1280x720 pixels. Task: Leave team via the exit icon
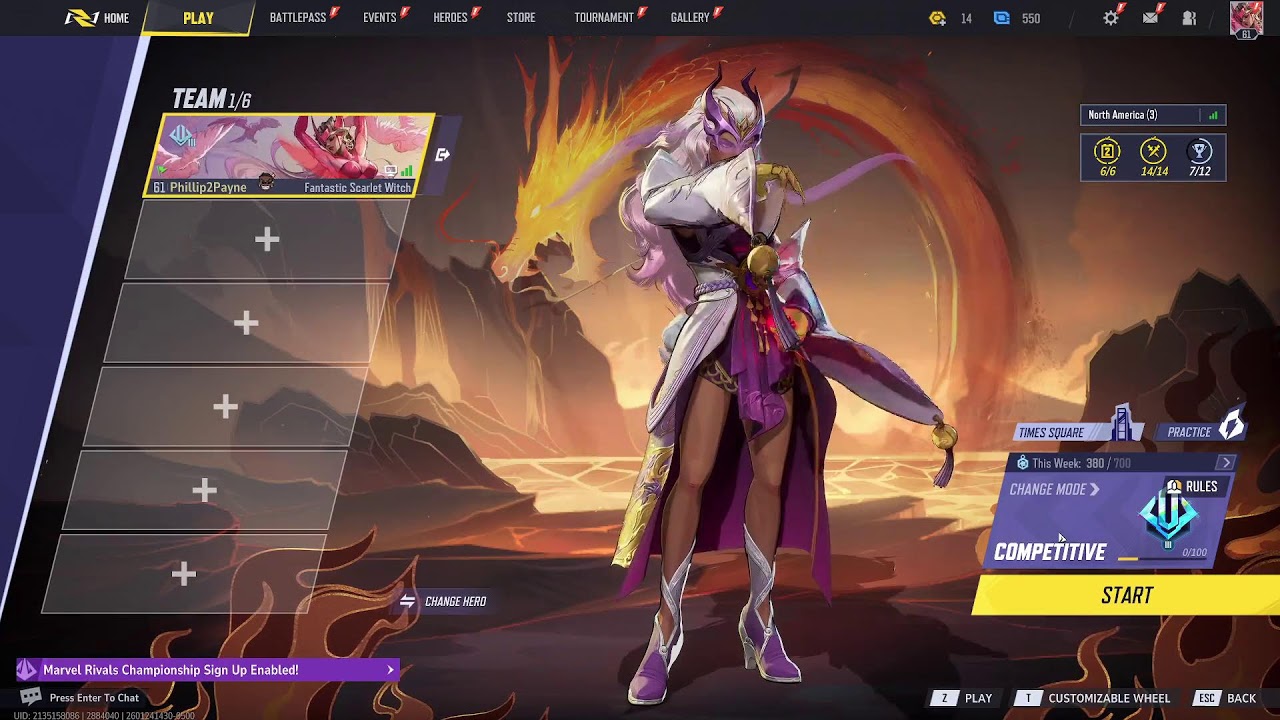point(443,155)
